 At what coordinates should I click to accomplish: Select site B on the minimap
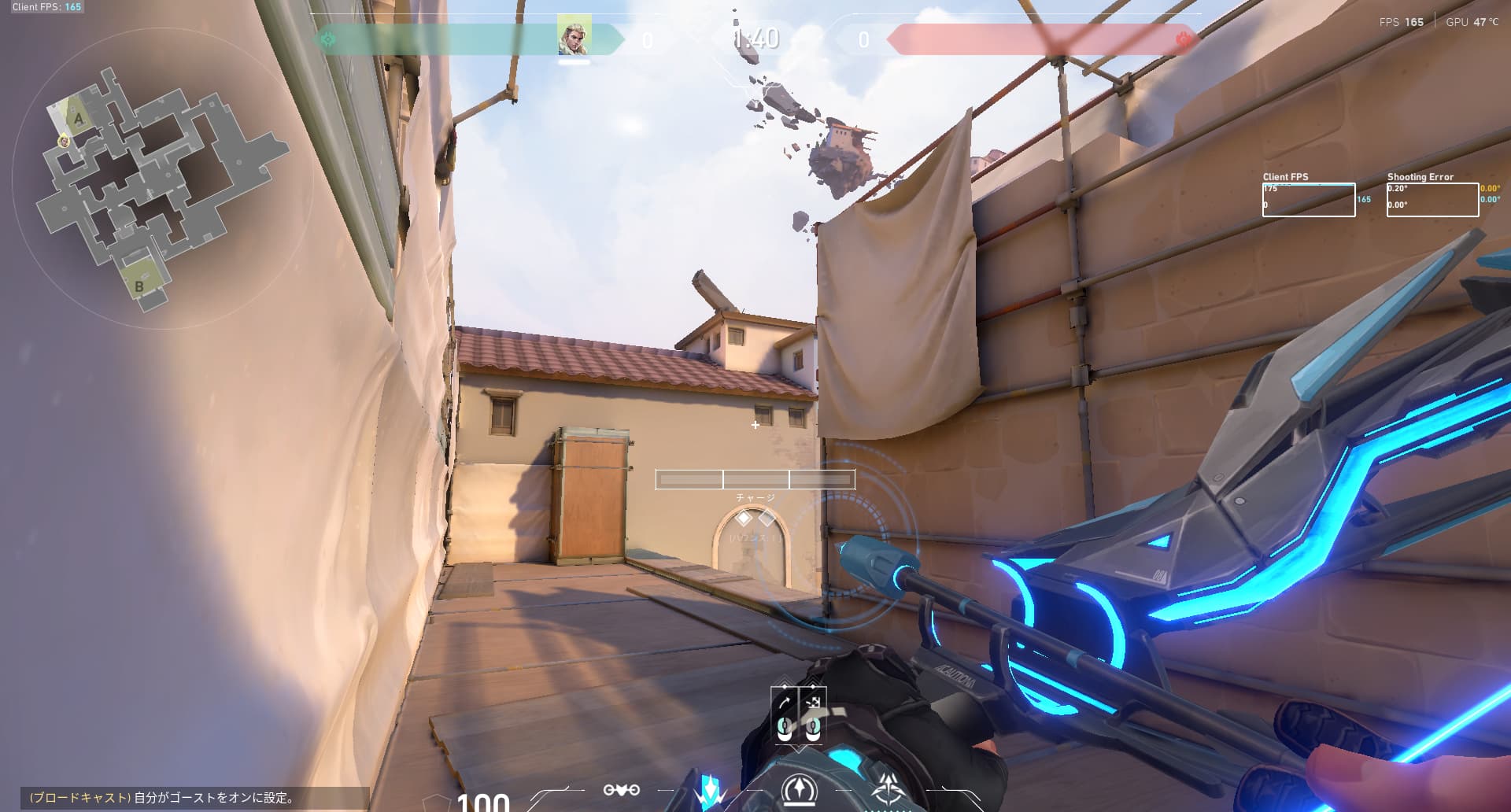(x=139, y=286)
